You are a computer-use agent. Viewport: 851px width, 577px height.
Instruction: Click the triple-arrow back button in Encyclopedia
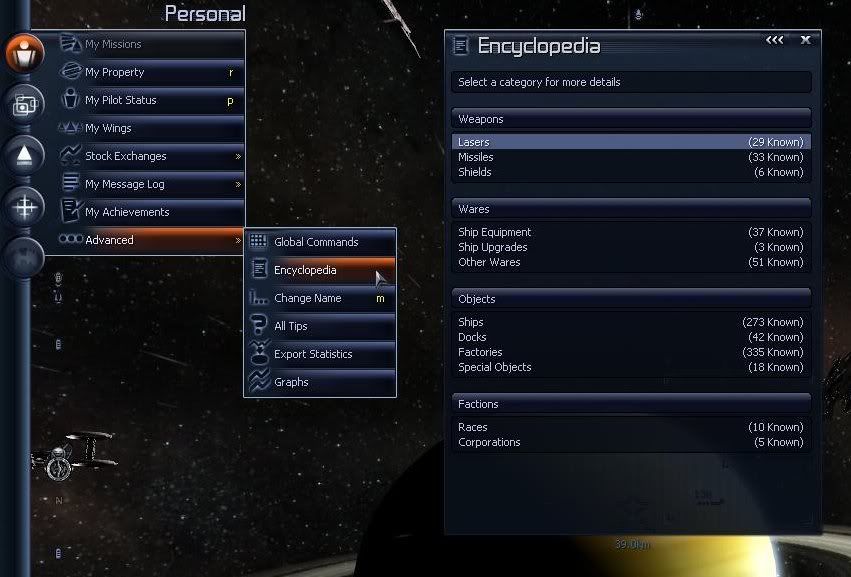775,40
